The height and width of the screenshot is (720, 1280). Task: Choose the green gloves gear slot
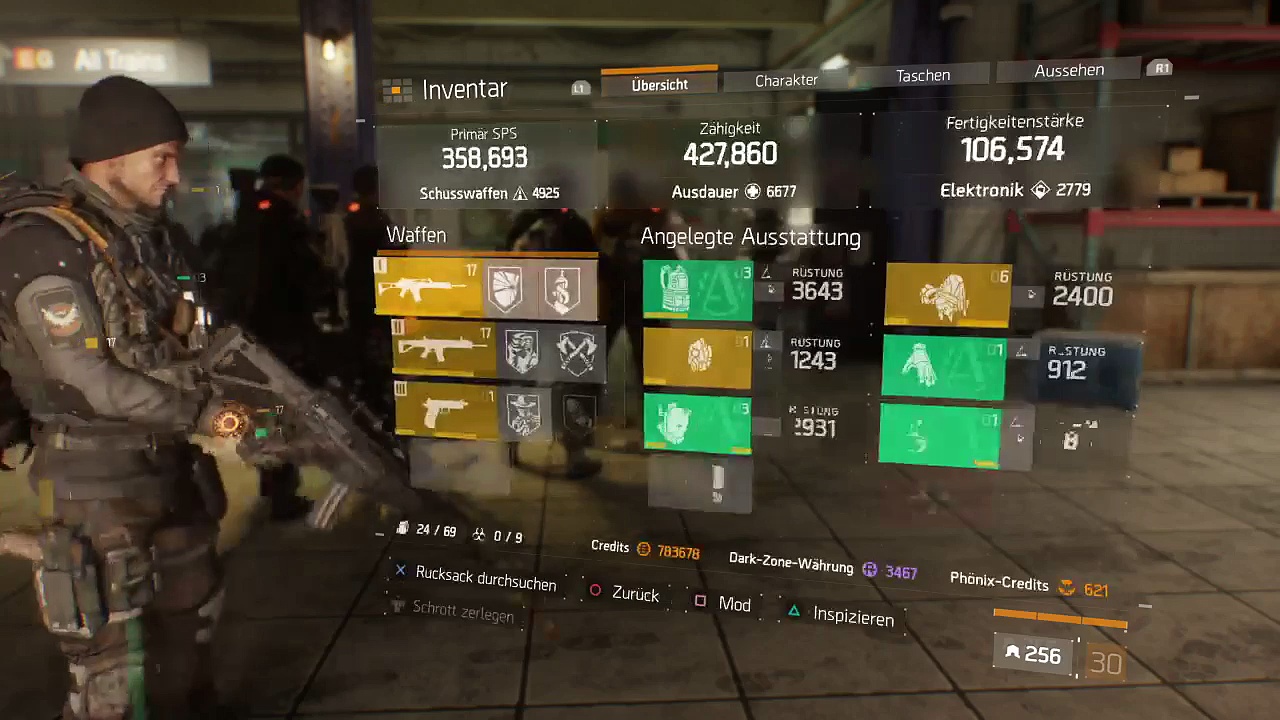click(x=942, y=368)
